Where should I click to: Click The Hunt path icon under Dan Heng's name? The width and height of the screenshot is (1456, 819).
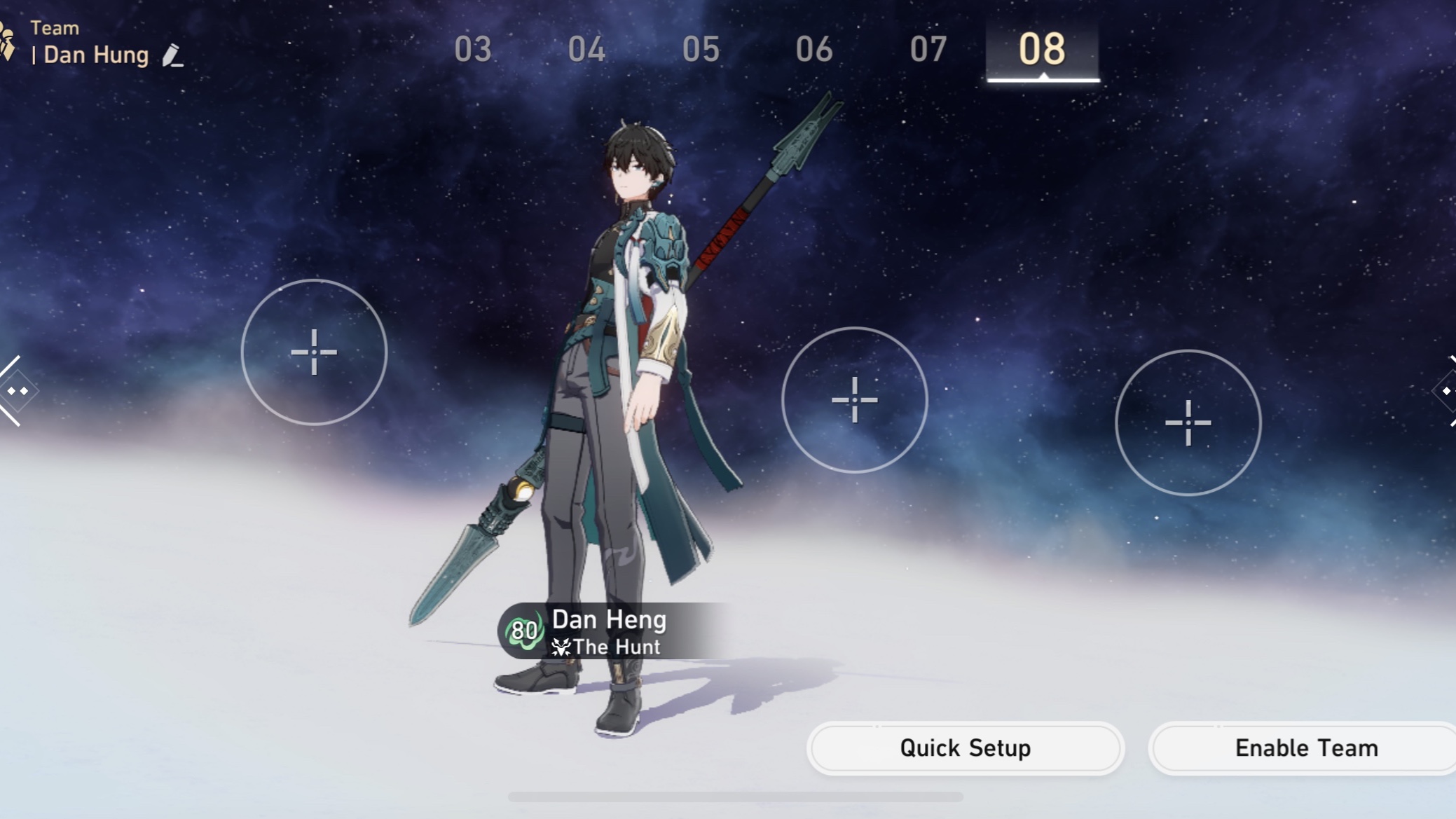coord(561,647)
